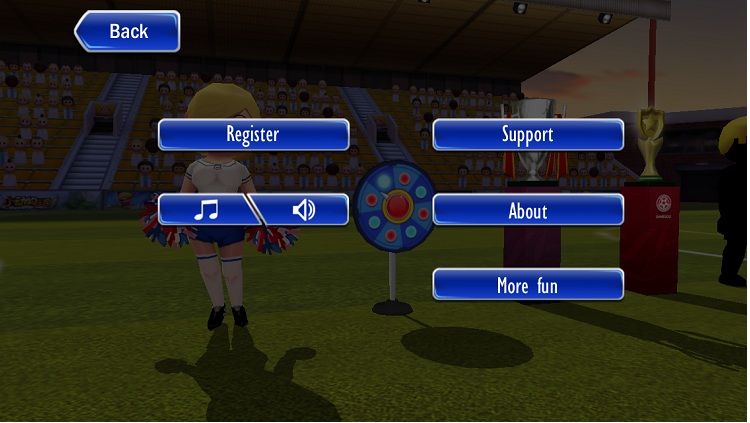Open the Support page
The width and height of the screenshot is (750, 423).
527,134
